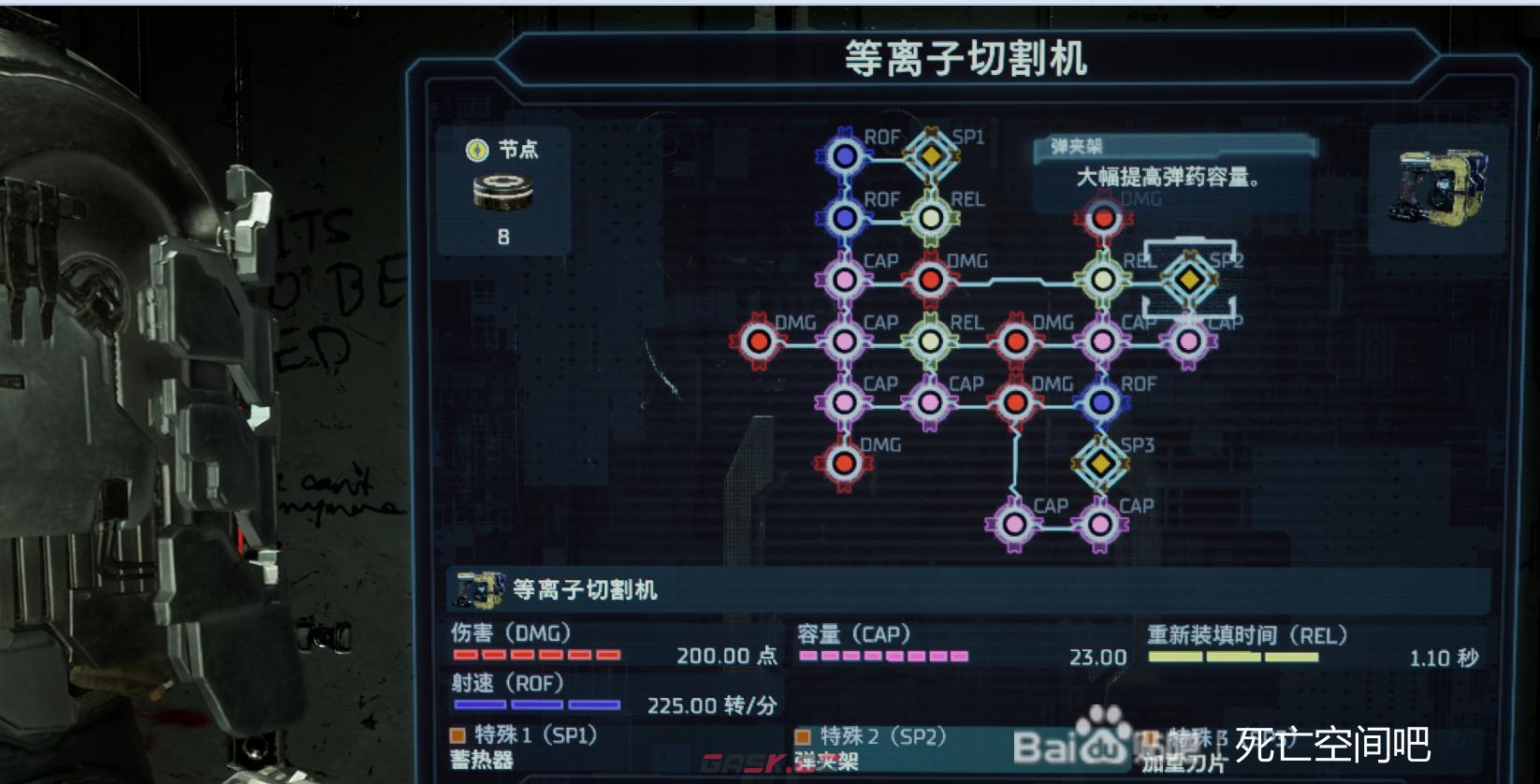The height and width of the screenshot is (784, 1540).
Task: Click the topmost blue ROF node
Action: coord(846,157)
